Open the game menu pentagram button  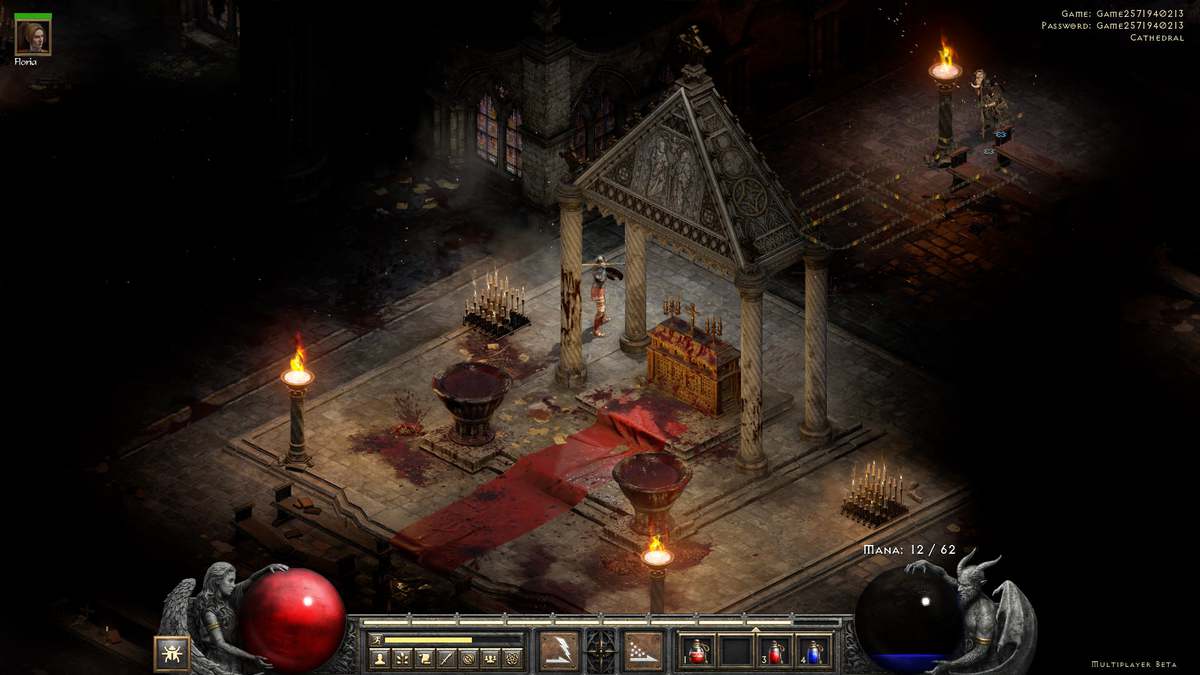point(511,658)
